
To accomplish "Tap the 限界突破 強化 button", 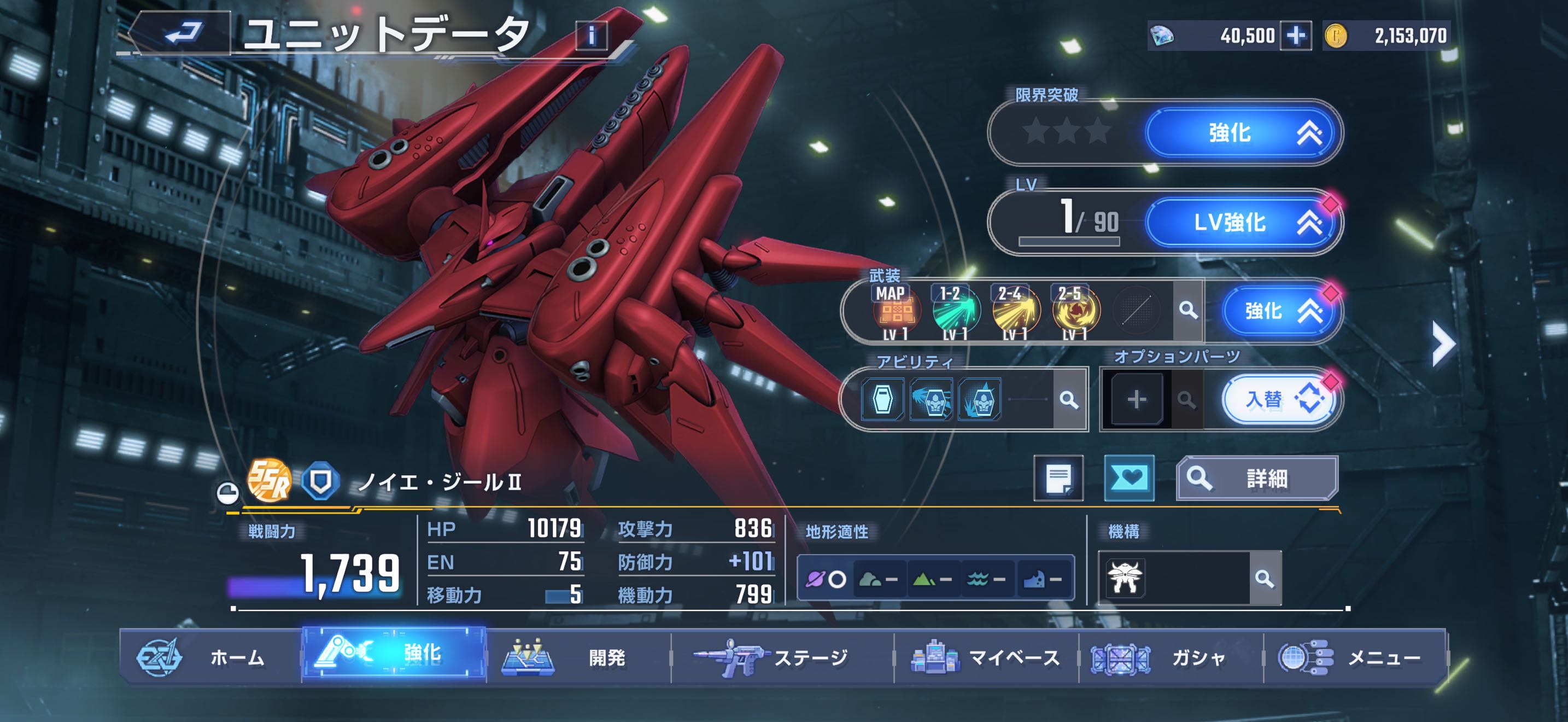I will pos(1242,133).
